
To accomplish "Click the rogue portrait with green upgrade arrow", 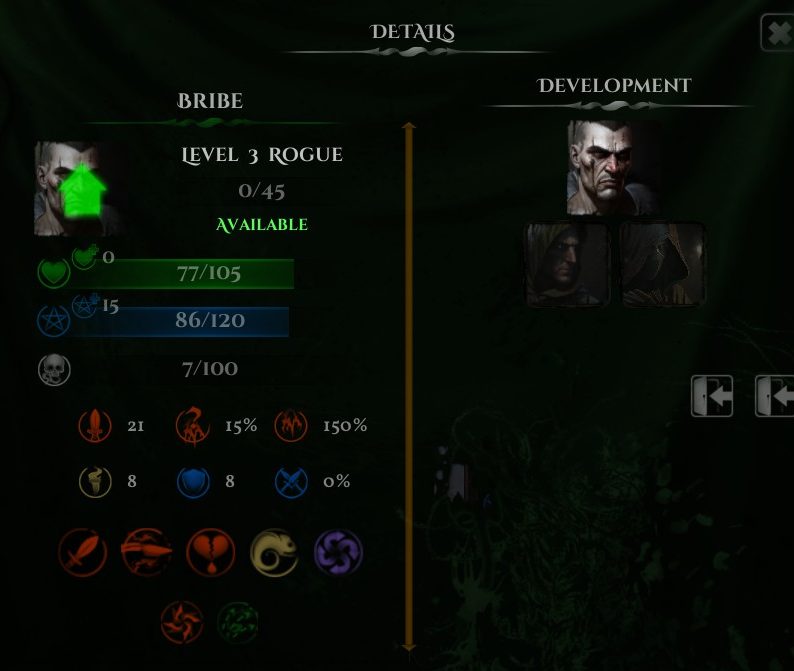I will click(78, 188).
